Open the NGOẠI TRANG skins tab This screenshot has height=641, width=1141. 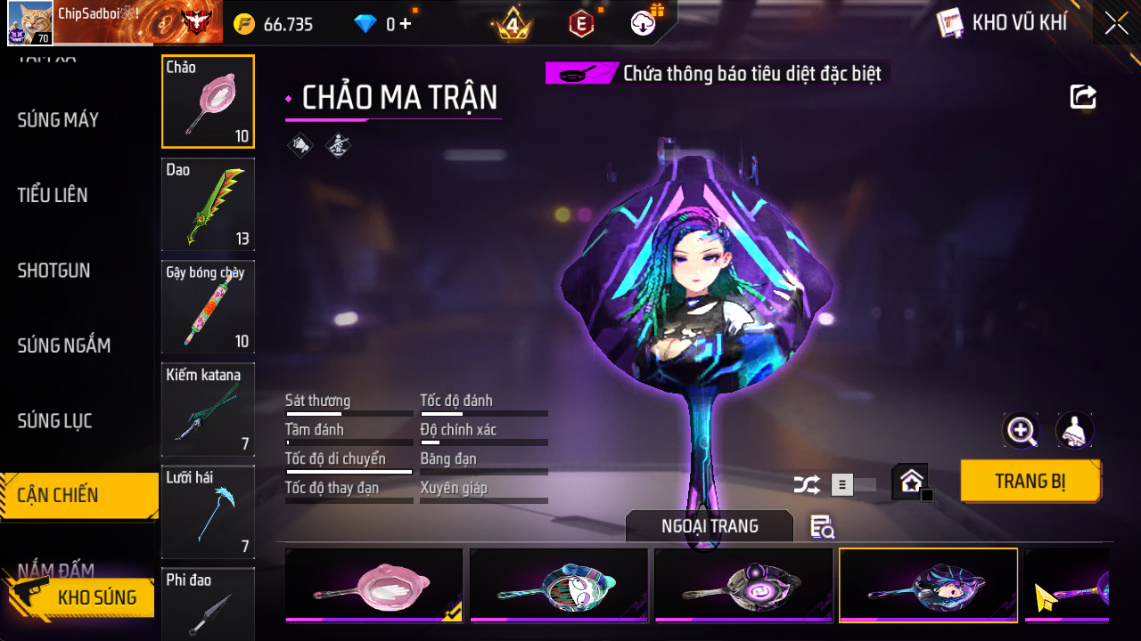point(709,526)
